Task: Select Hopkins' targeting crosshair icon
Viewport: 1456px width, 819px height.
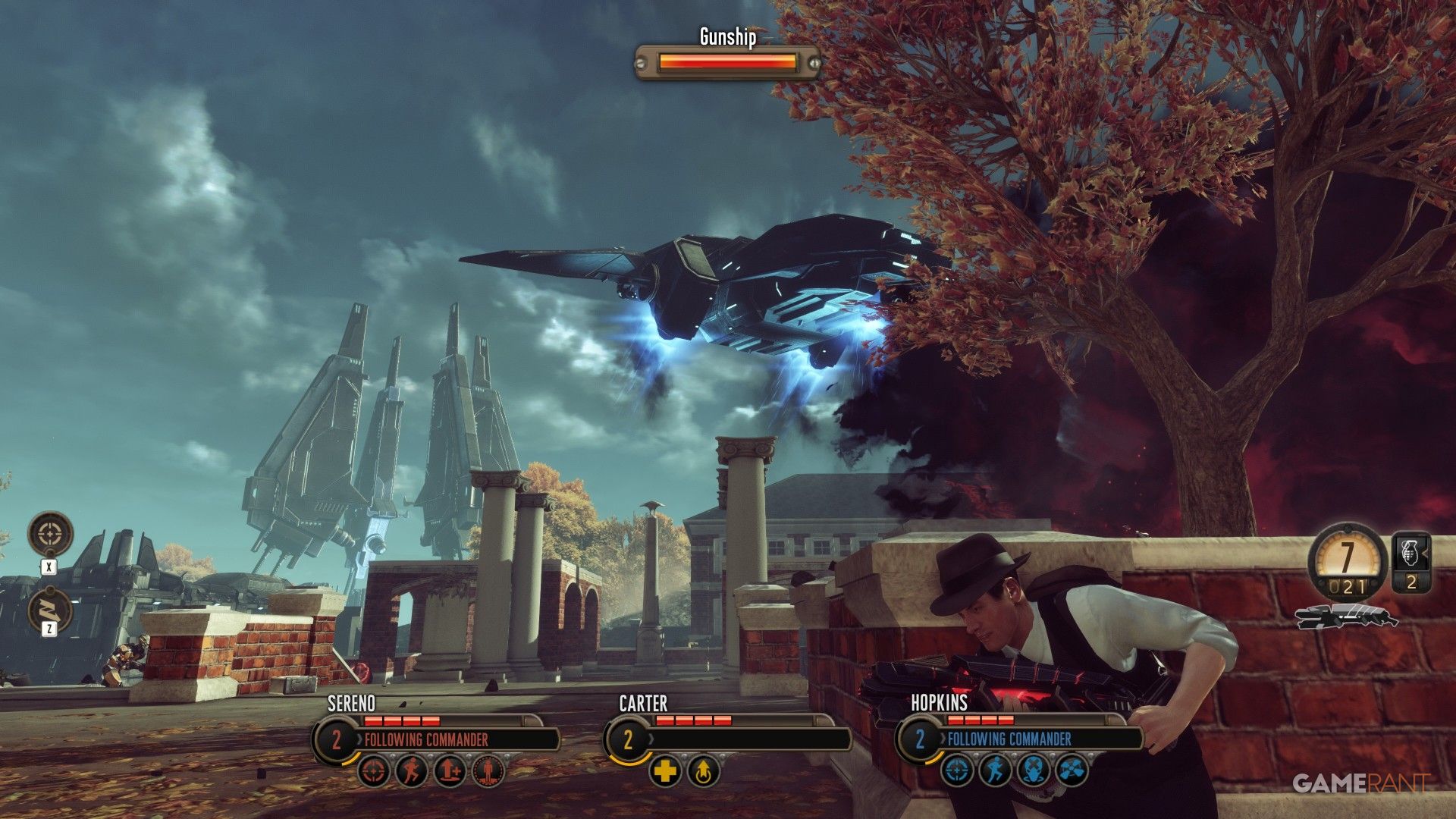Action: [957, 770]
